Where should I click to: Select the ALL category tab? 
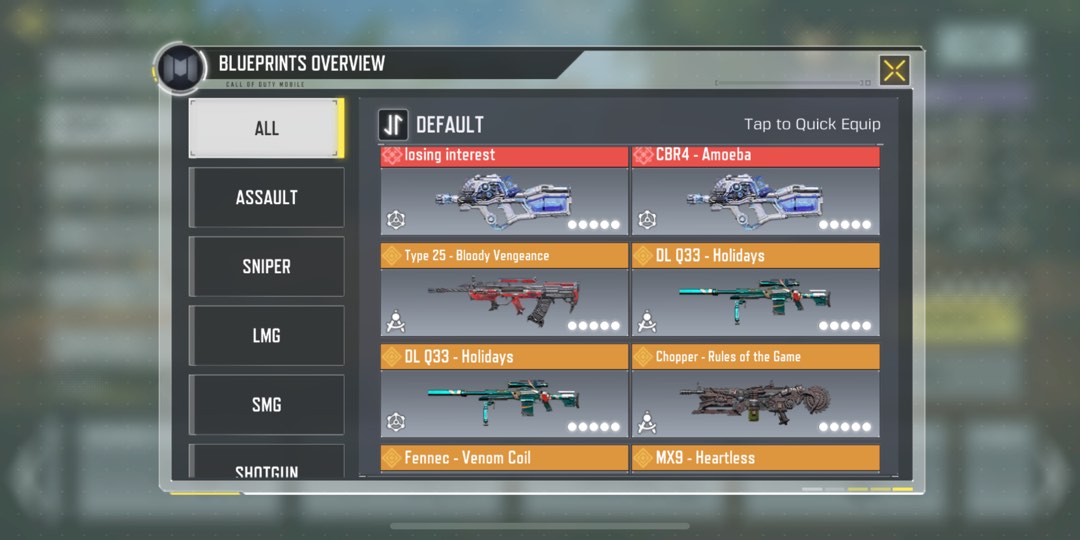[x=266, y=128]
